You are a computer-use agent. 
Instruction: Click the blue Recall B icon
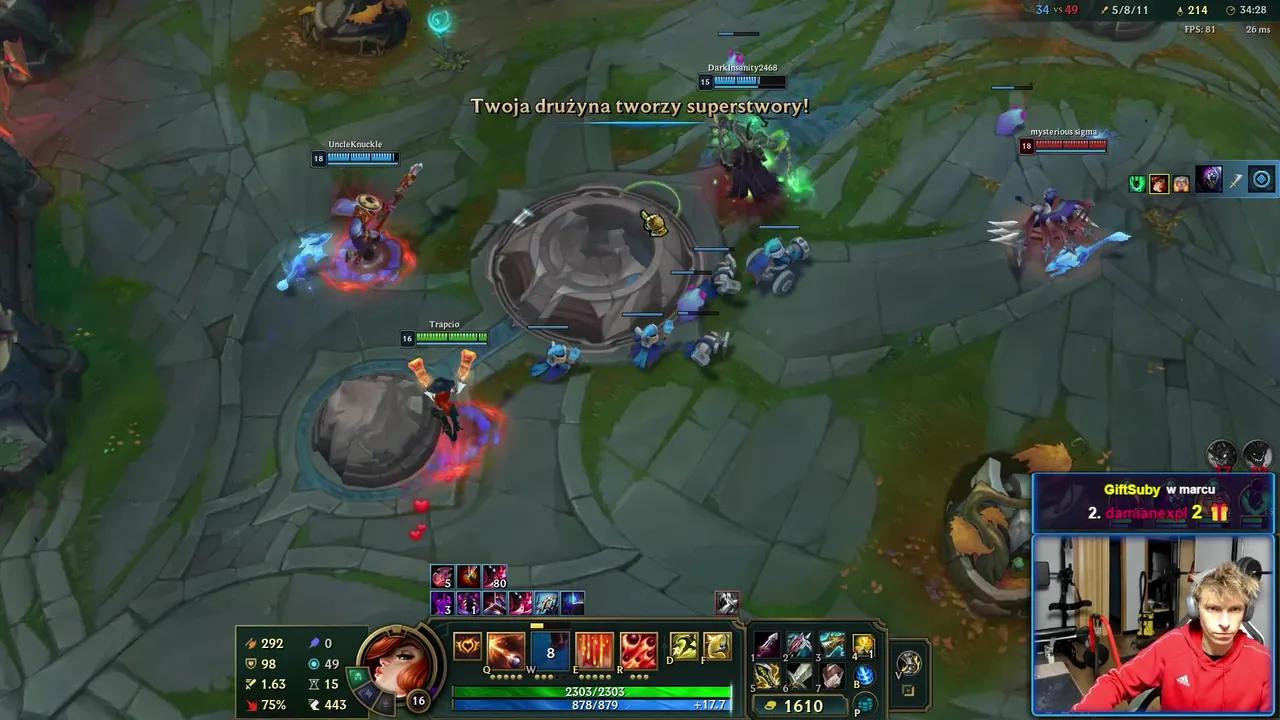(864, 675)
